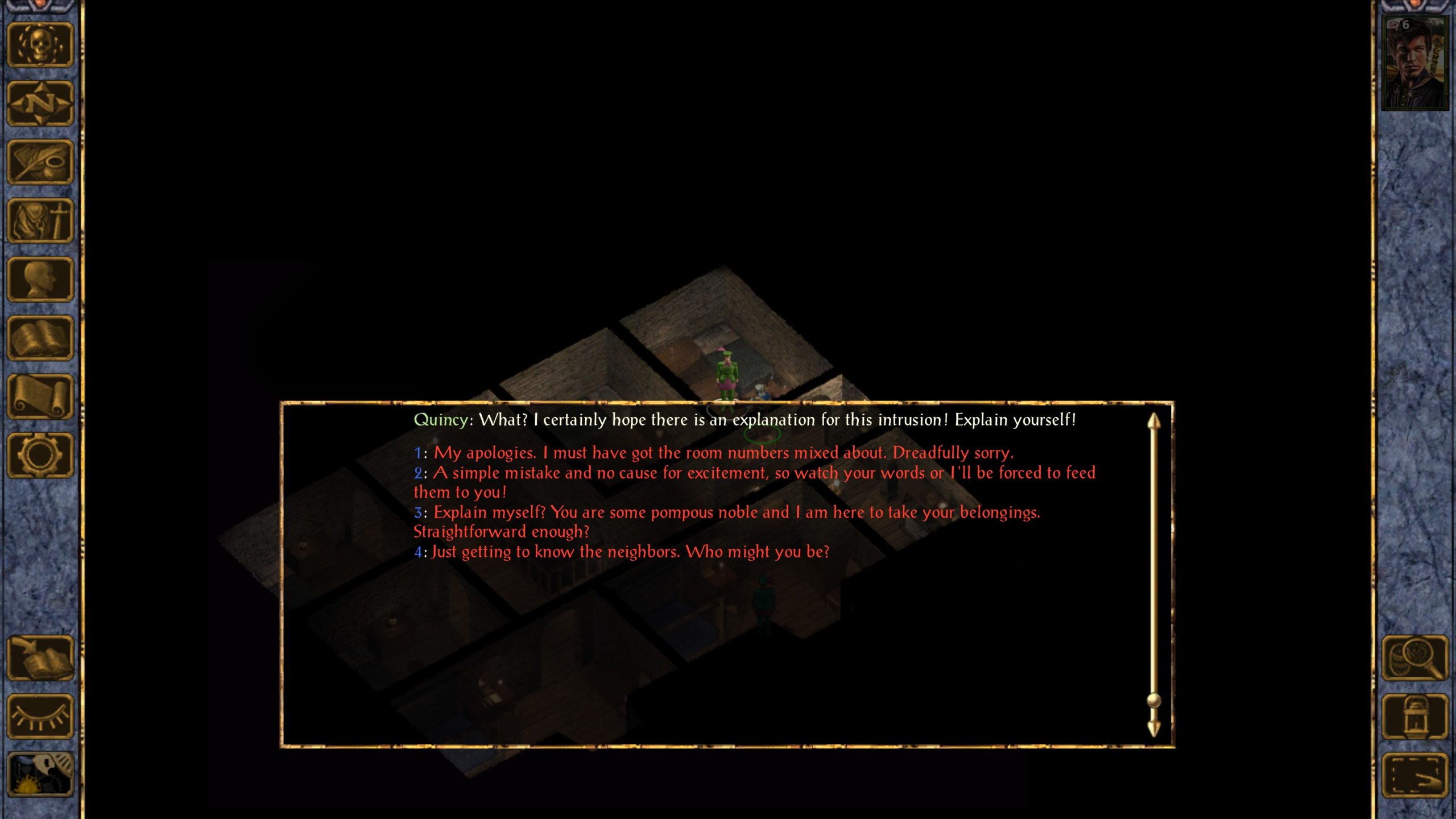Click the closed eye icon
Viewport: 1456px width, 819px height.
pos(40,717)
